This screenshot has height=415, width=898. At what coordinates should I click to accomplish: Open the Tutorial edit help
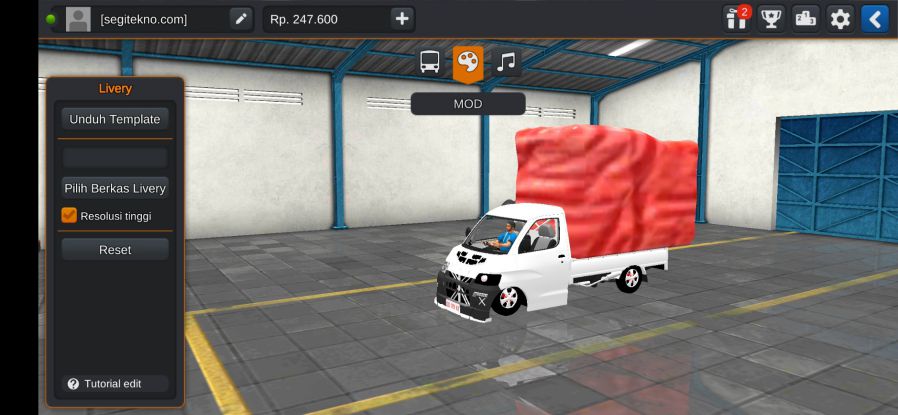(104, 384)
